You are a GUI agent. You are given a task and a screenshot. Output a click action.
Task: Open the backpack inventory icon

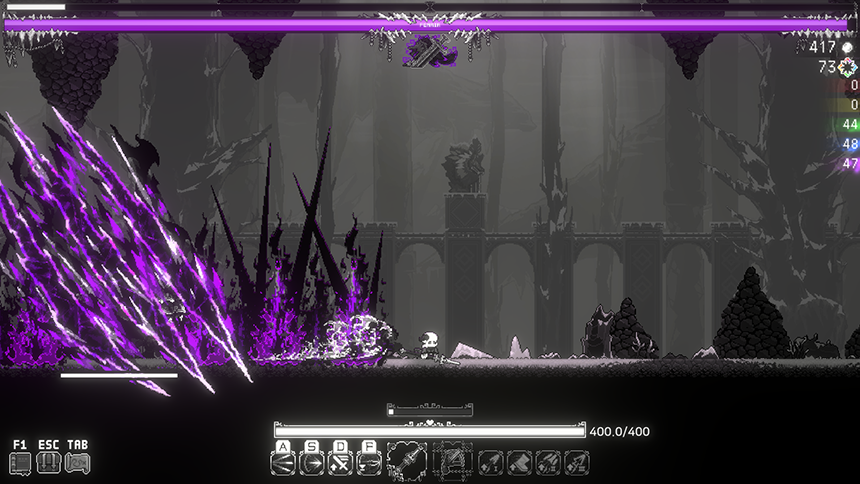pos(48,463)
